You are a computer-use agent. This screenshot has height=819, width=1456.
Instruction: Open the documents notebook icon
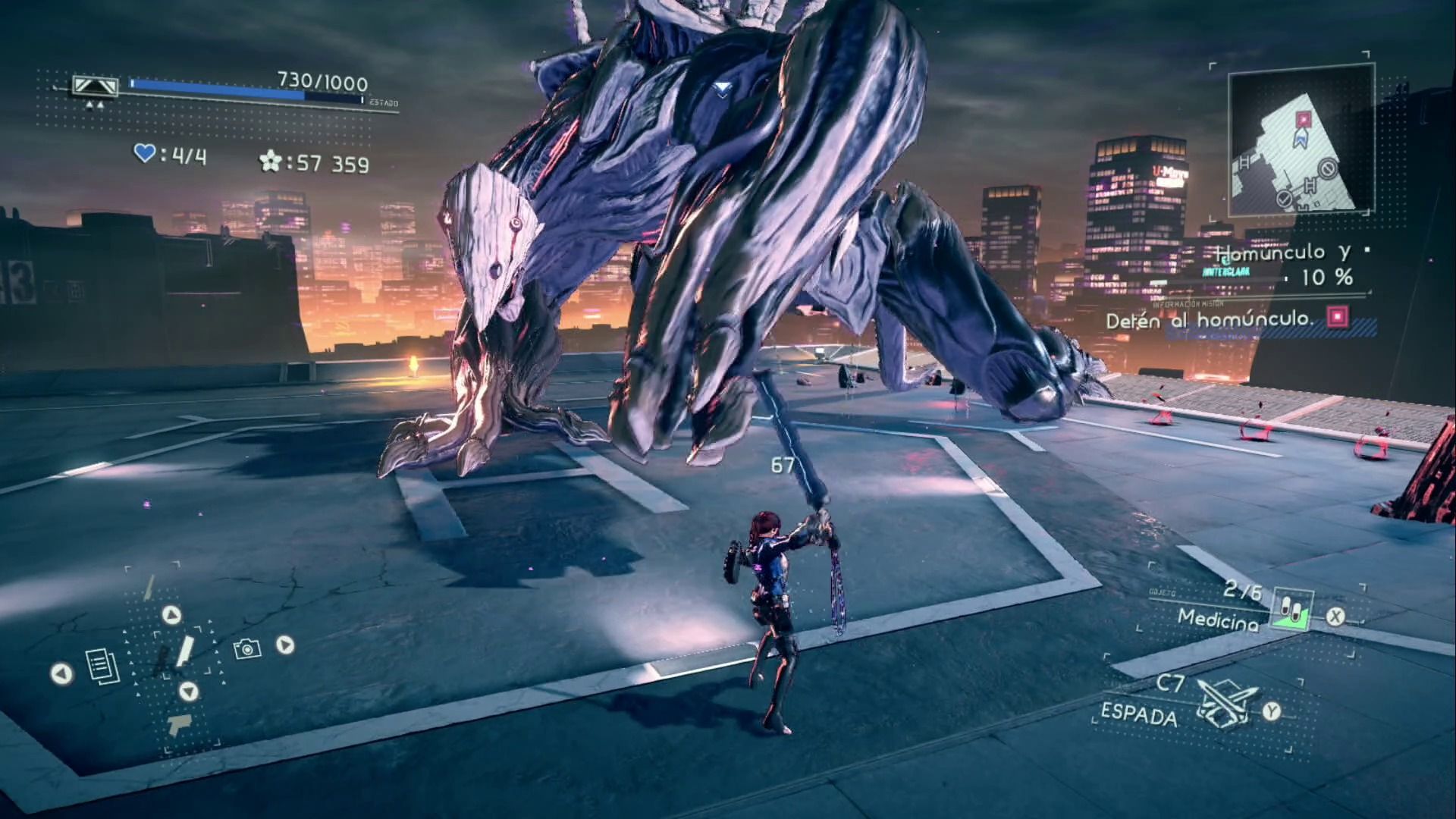click(x=102, y=666)
